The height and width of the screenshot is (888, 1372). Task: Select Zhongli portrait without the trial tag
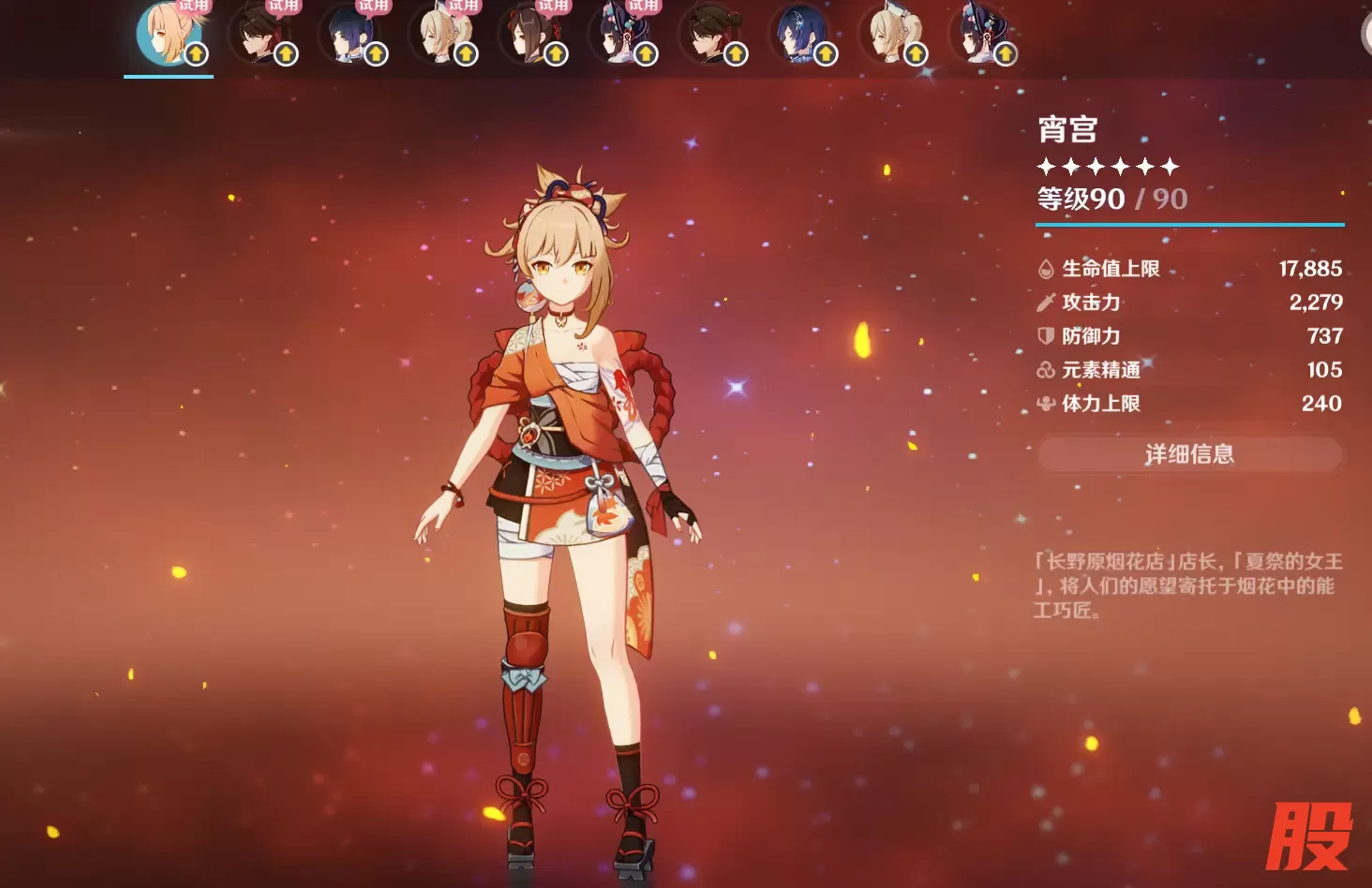(709, 36)
